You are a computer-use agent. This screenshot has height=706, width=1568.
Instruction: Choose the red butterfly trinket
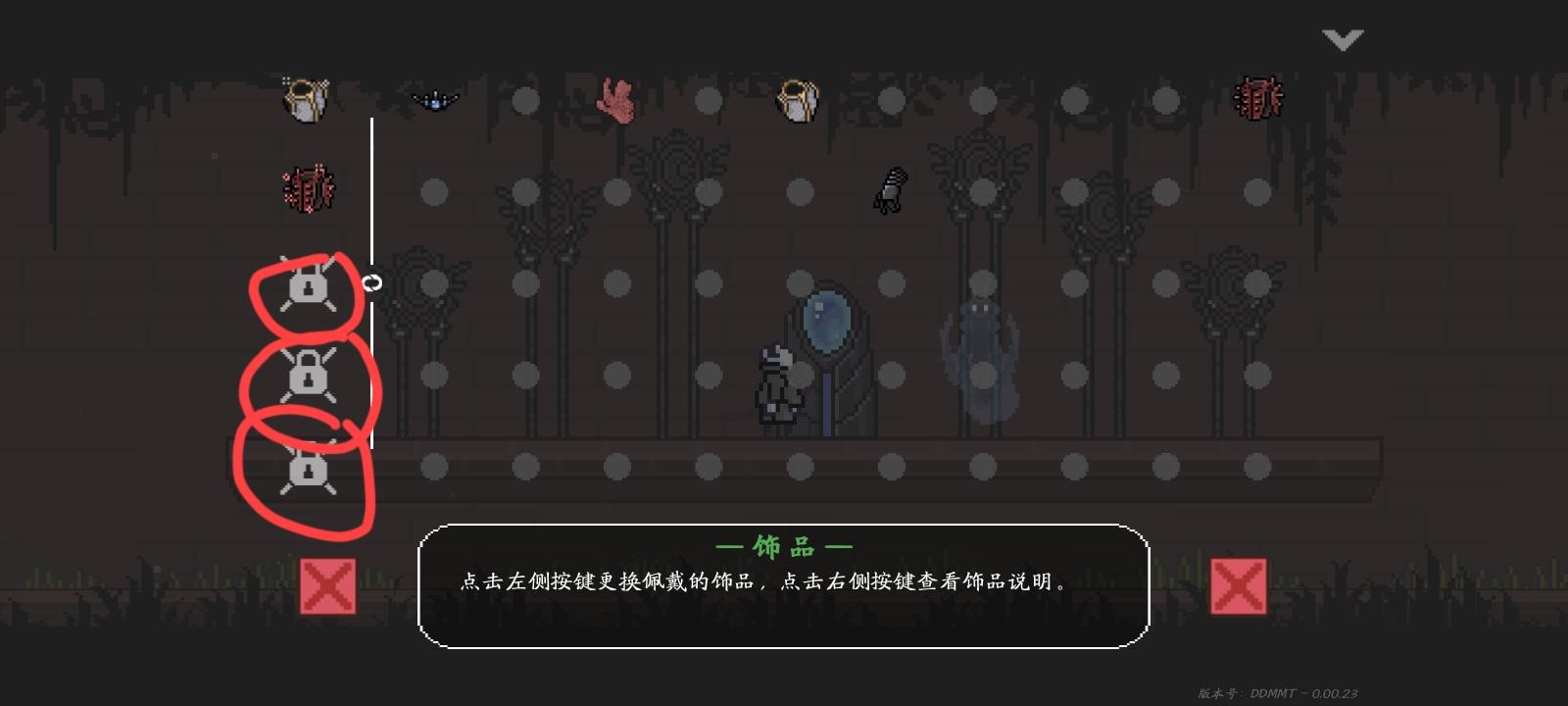coord(616,100)
